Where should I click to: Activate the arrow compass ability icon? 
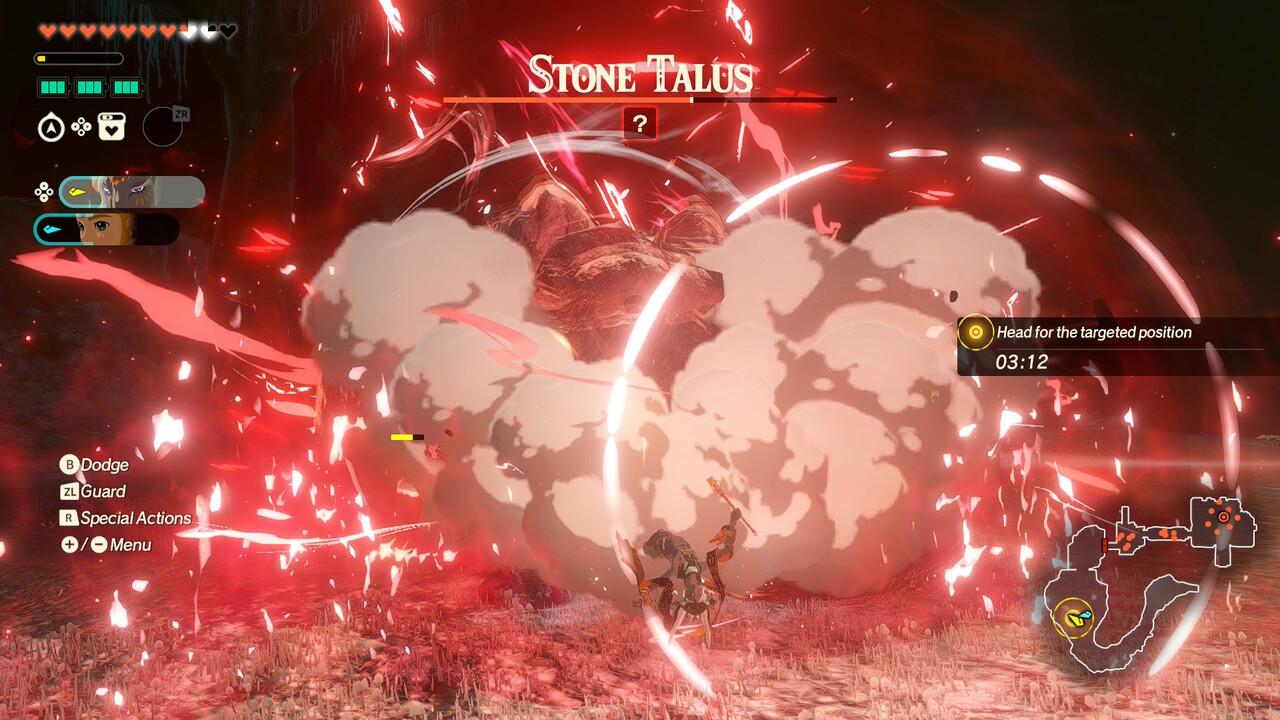click(51, 128)
